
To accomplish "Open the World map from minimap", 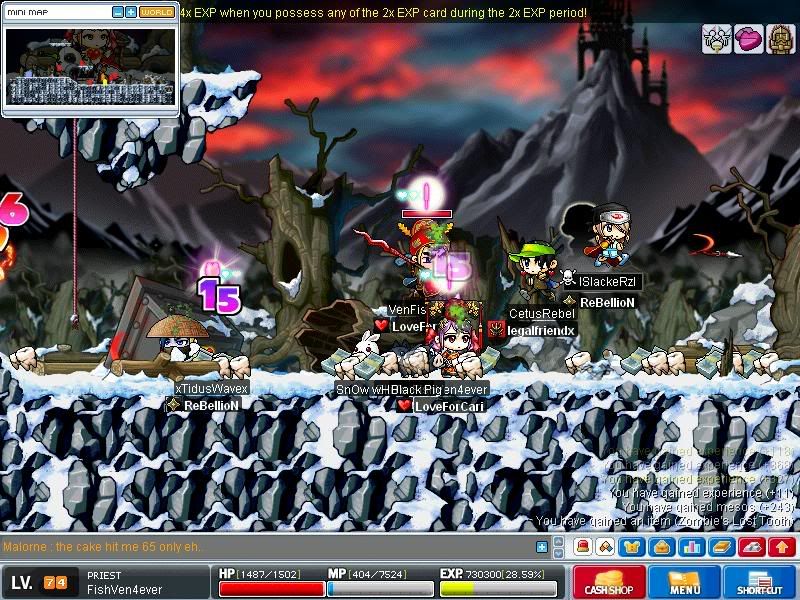I will (x=156, y=12).
